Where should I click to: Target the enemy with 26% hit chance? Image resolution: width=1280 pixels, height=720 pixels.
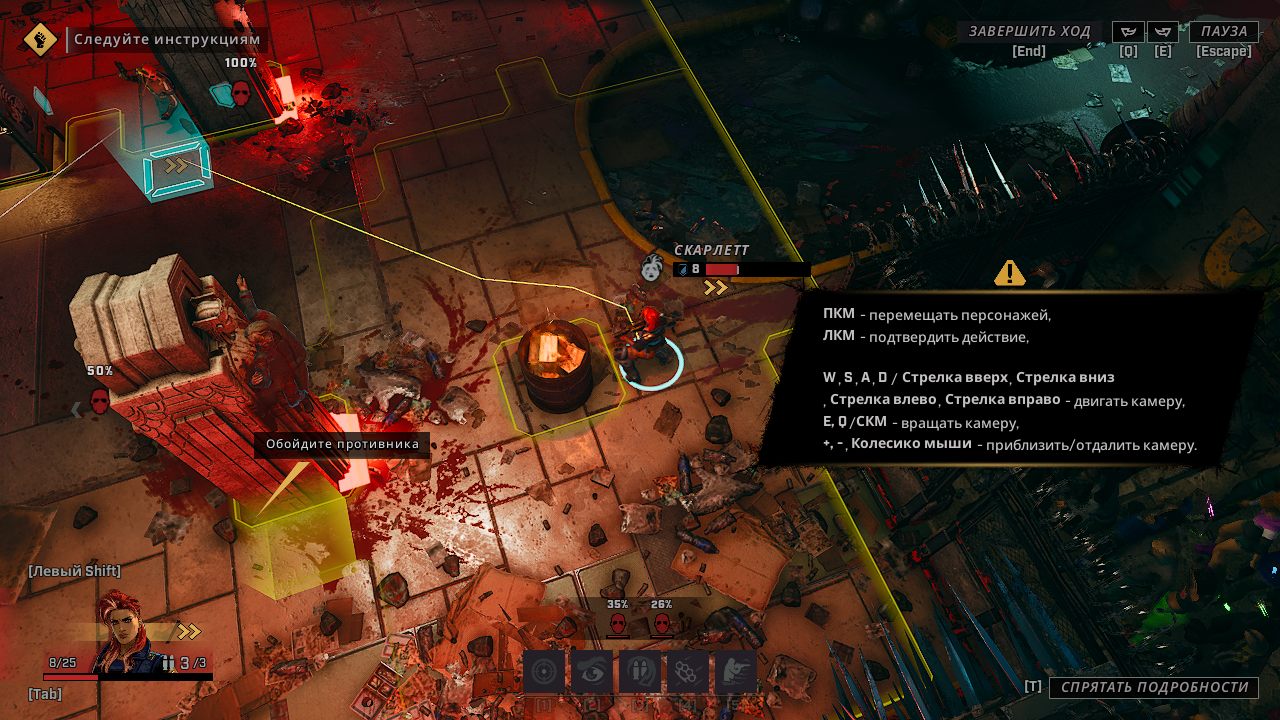pyautogui.click(x=661, y=625)
